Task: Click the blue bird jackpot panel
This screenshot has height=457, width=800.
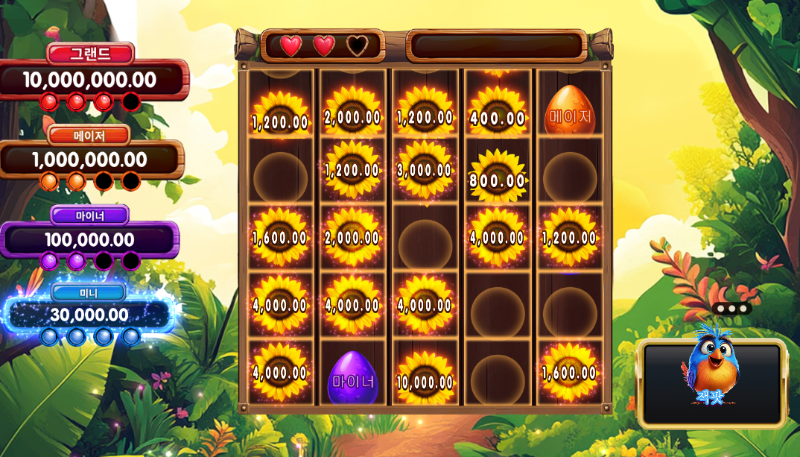Action: 712,383
